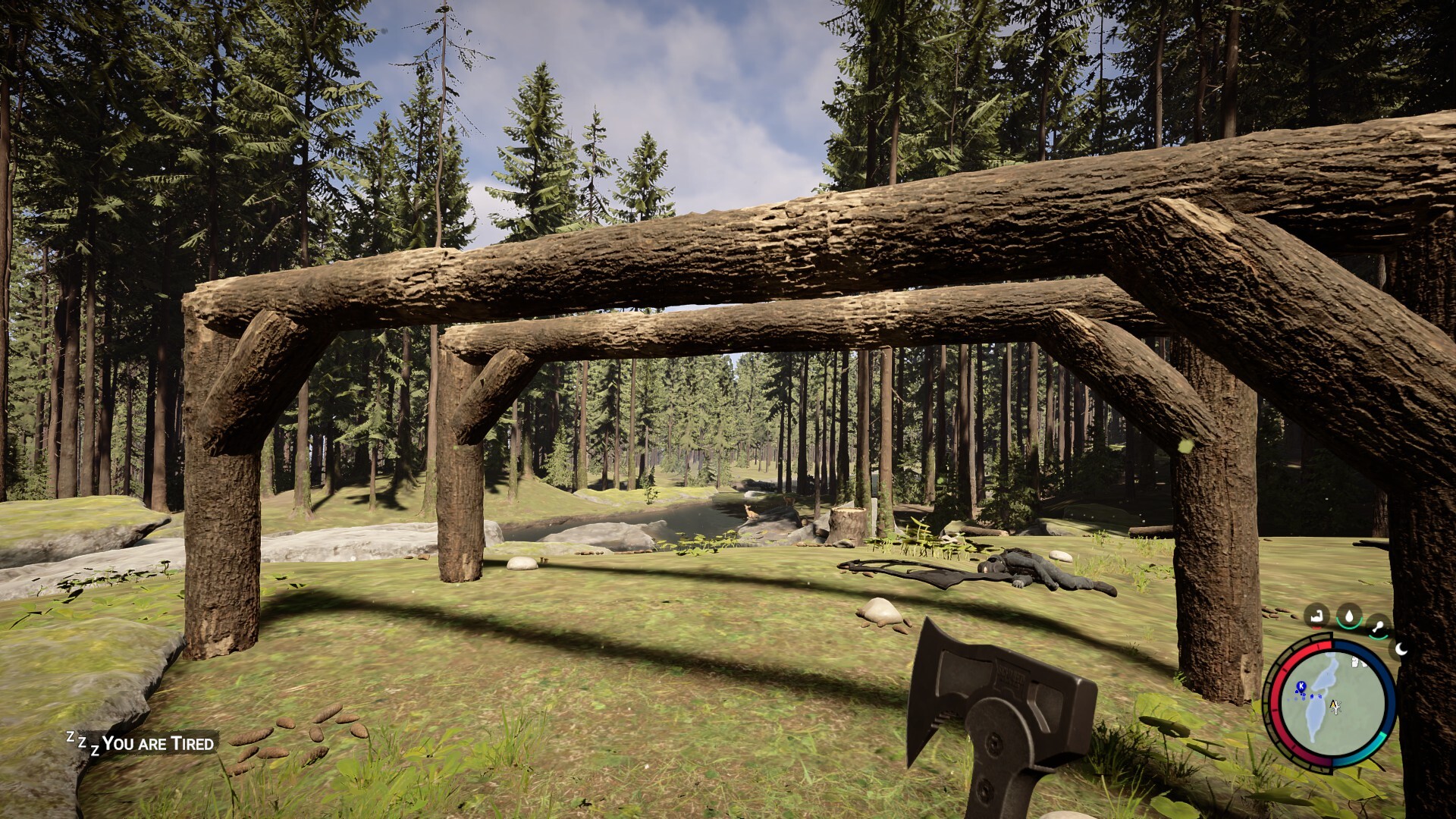Select the hydration droplet status icon
The image size is (1456, 819).
pyautogui.click(x=1350, y=617)
